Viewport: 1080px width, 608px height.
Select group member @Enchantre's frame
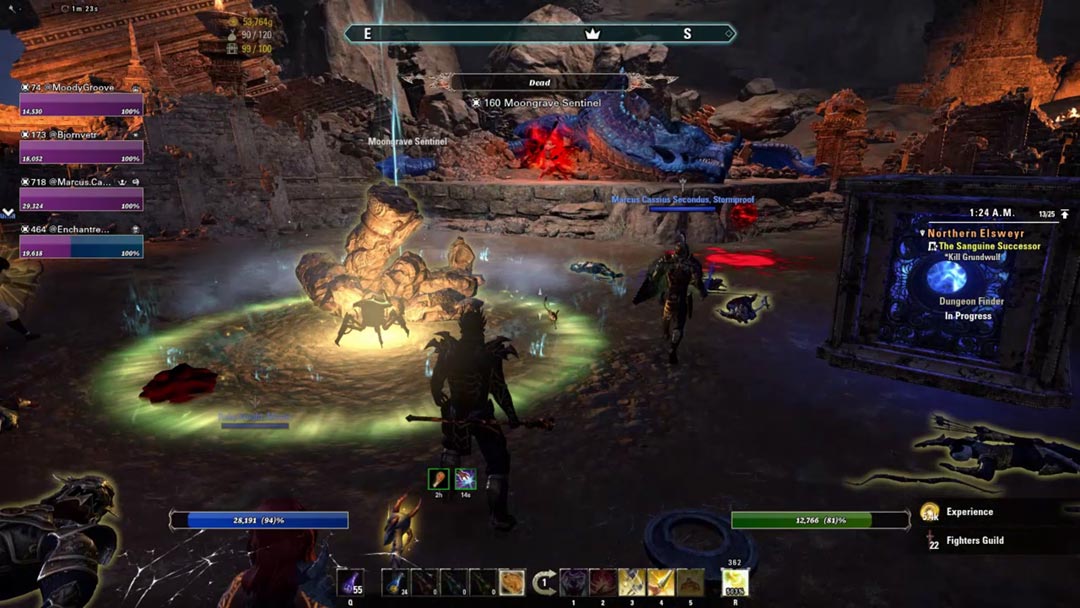coord(81,245)
